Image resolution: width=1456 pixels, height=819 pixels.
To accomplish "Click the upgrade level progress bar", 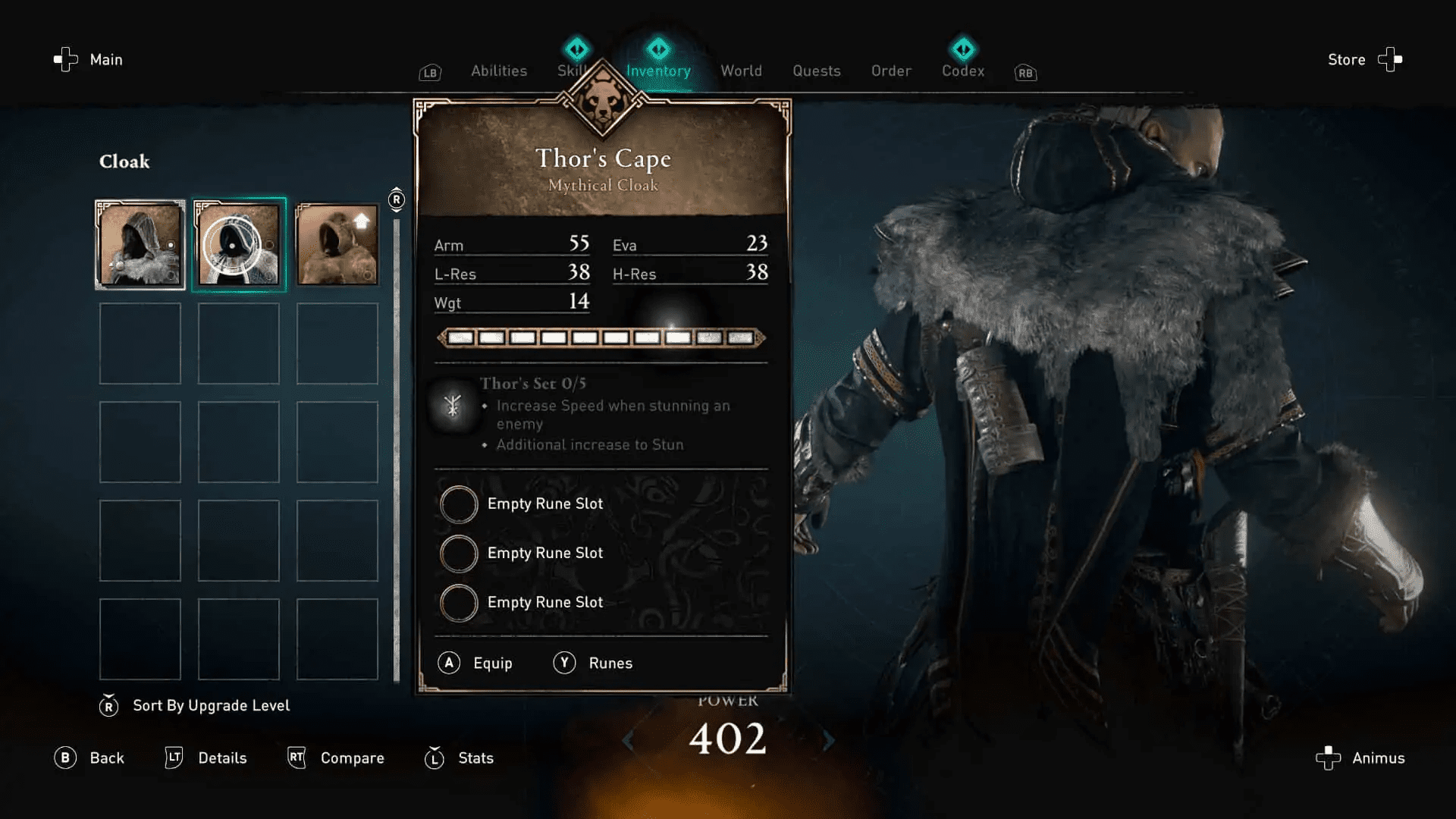I will (x=599, y=337).
